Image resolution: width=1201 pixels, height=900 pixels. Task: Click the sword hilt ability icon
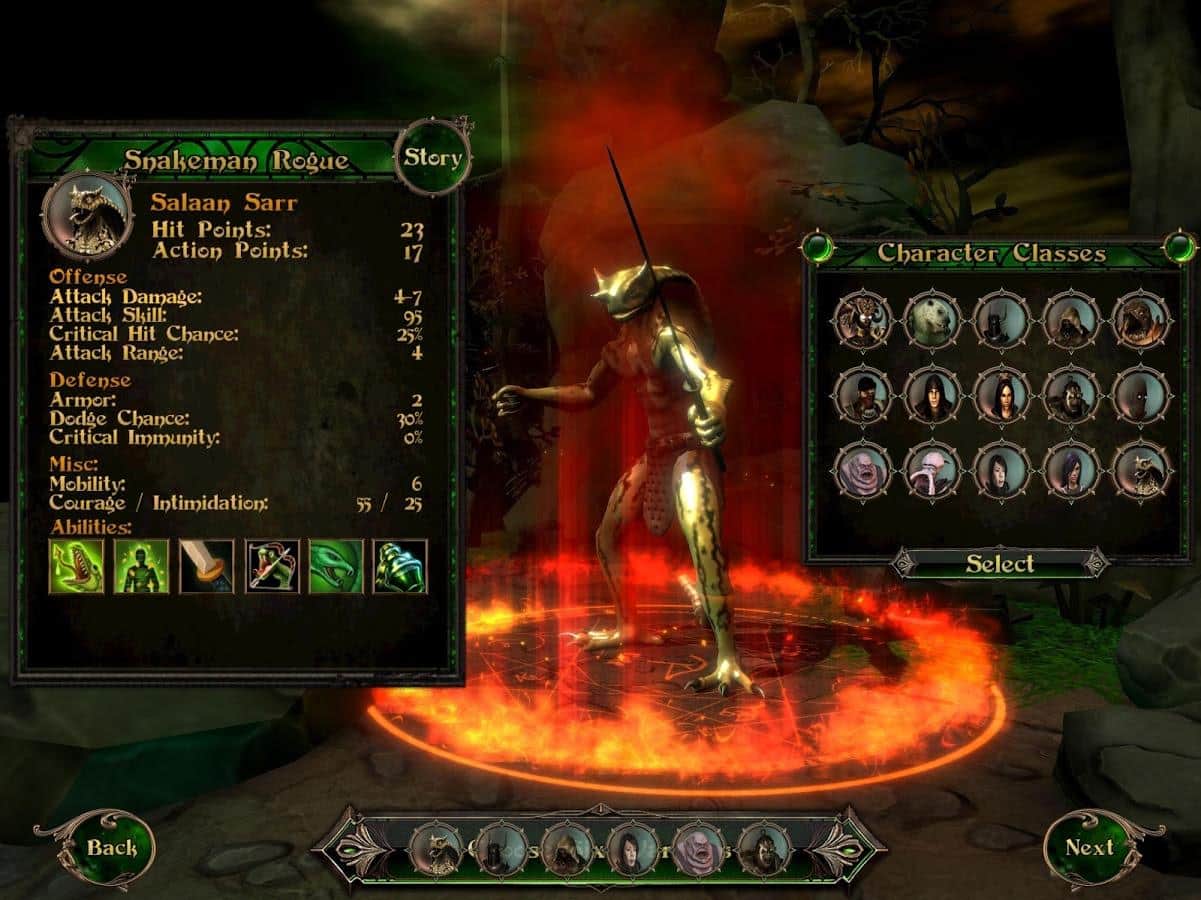click(x=206, y=566)
